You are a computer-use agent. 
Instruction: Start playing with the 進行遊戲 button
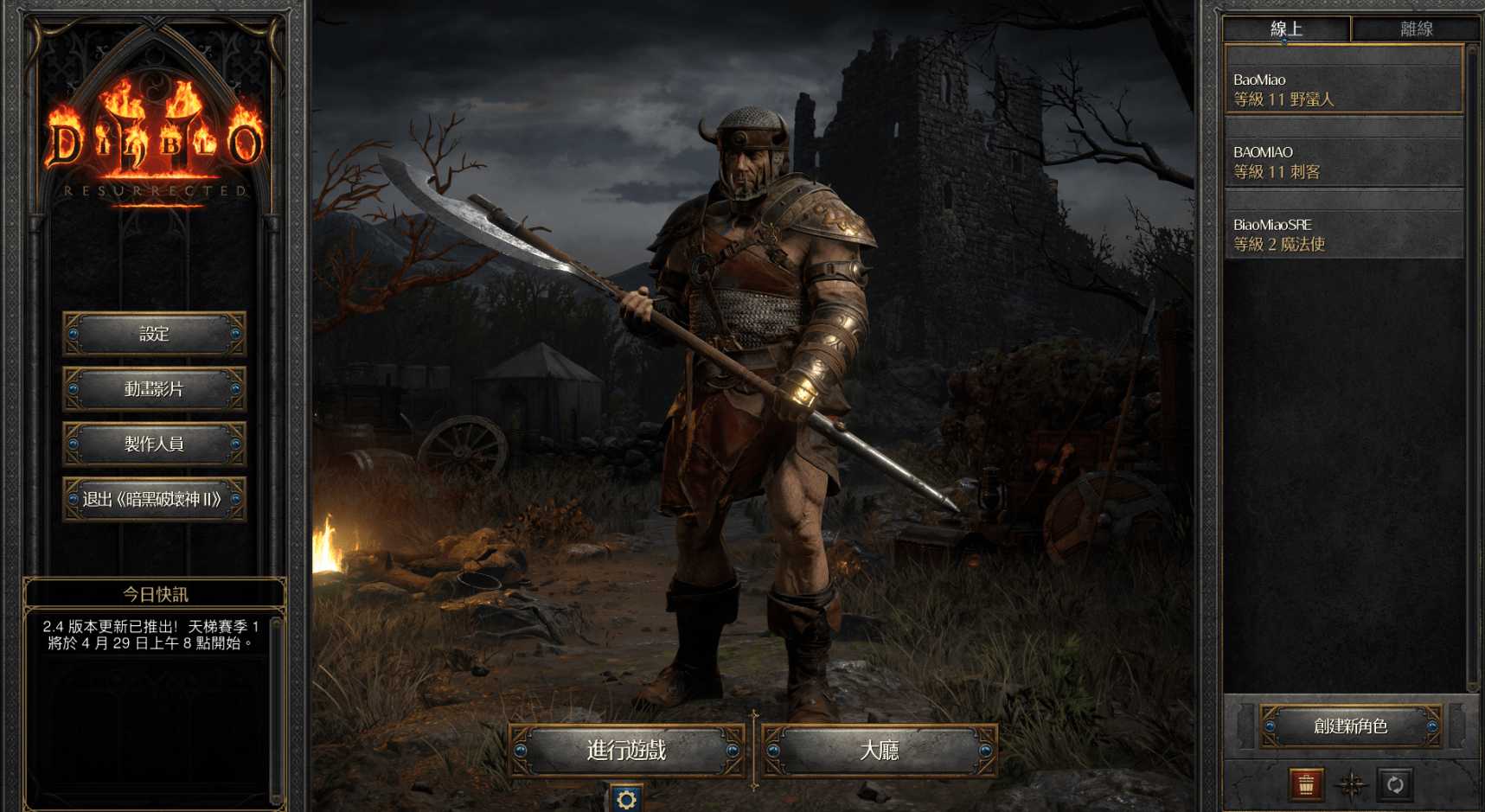click(x=626, y=750)
